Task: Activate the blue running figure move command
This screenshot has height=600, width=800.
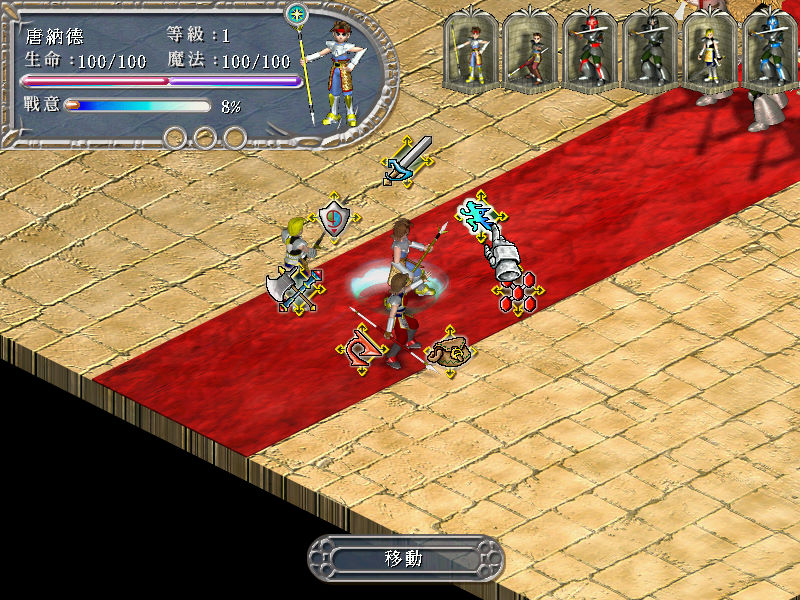Action: click(480, 213)
